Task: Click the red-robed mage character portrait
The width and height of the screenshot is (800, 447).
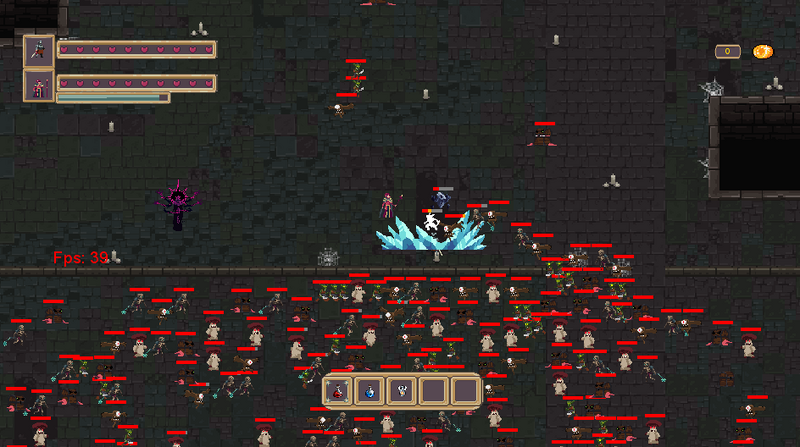Action: (39, 85)
